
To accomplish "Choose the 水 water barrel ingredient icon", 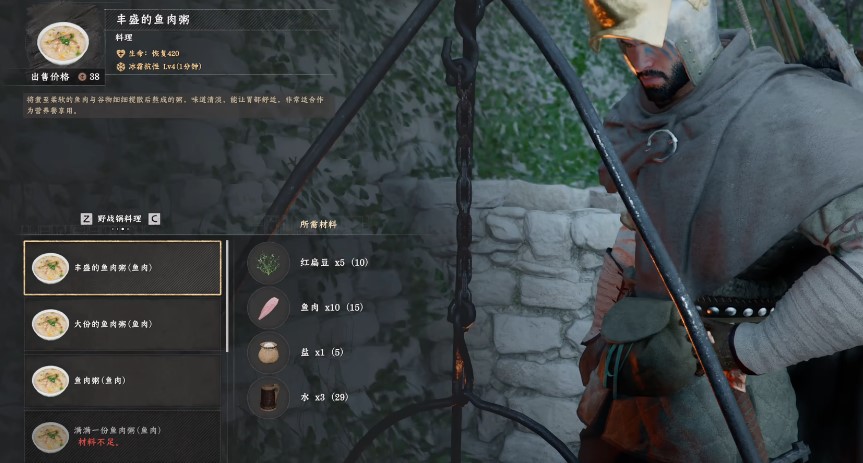I will pyautogui.click(x=268, y=398).
